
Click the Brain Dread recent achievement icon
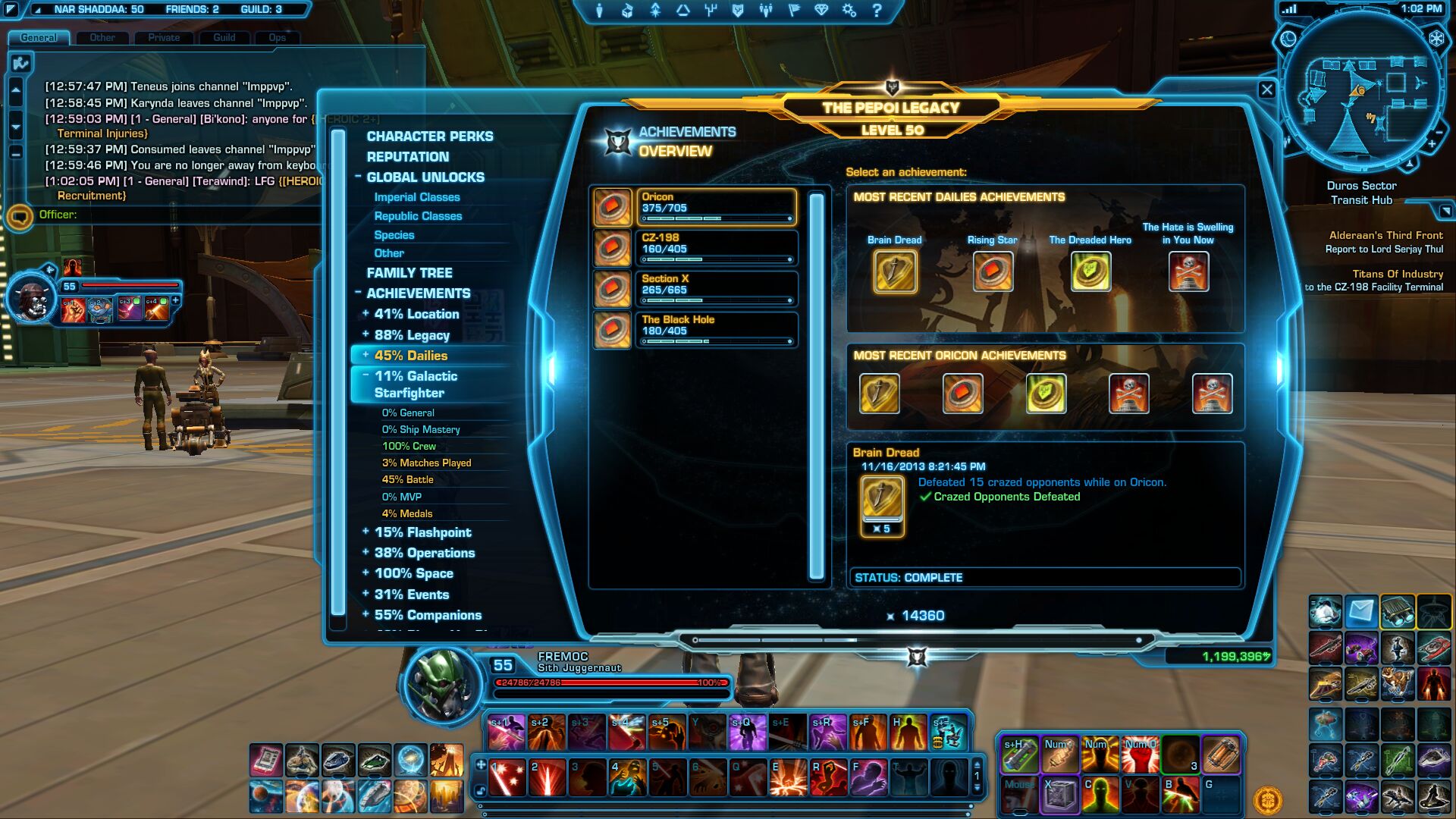pyautogui.click(x=895, y=271)
